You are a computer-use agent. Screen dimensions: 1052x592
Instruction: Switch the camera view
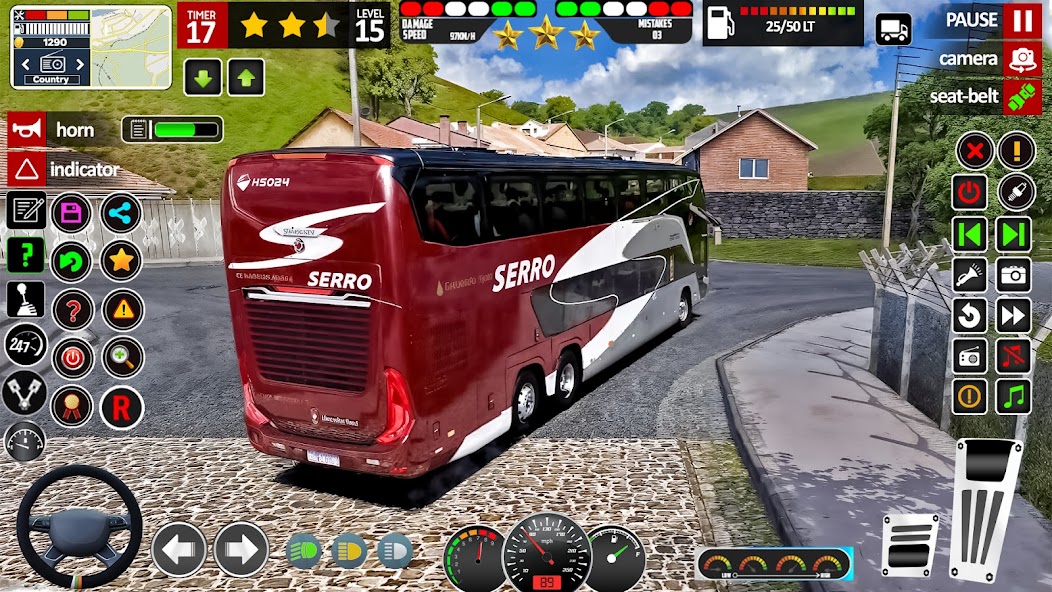1021,59
